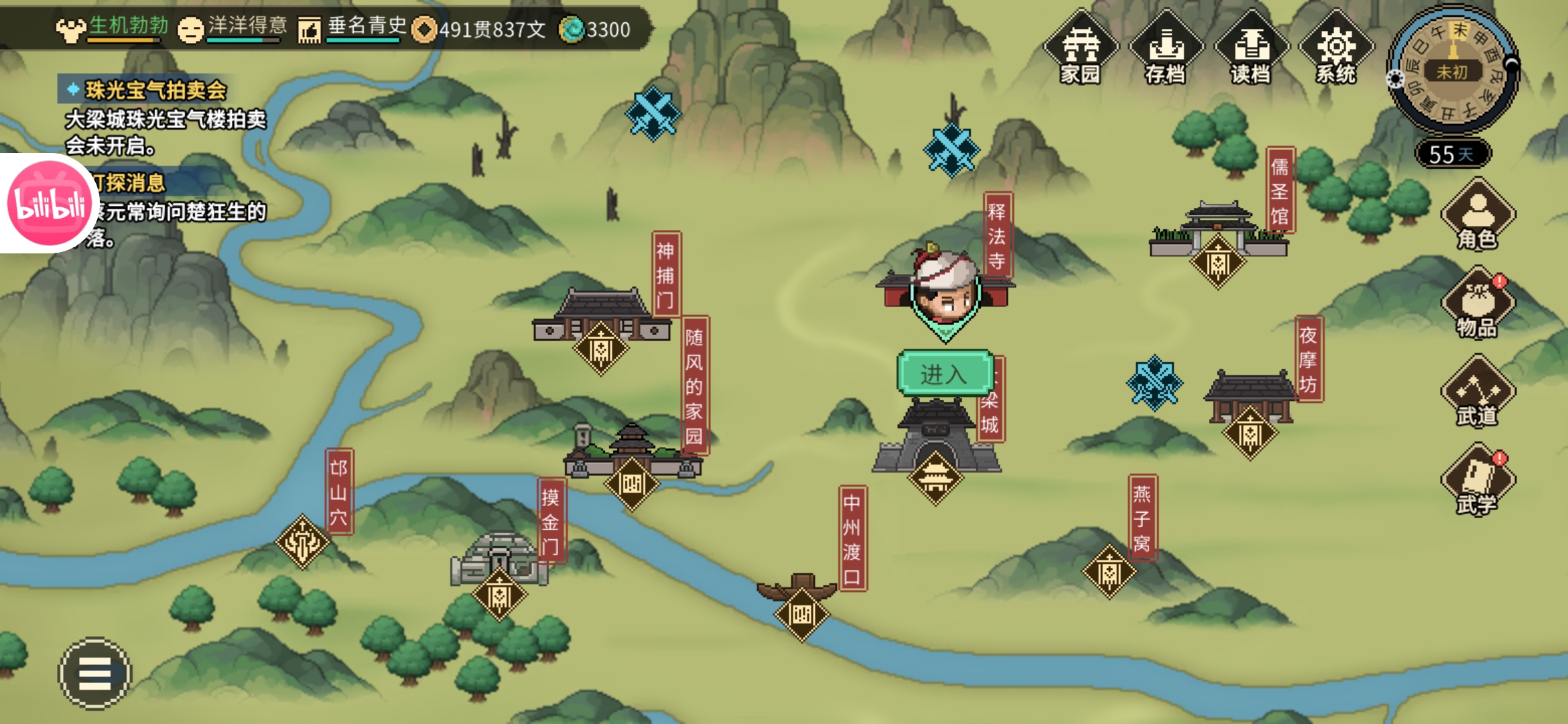Tap the bilibili overlay icon
The image size is (1568, 724).
[48, 203]
